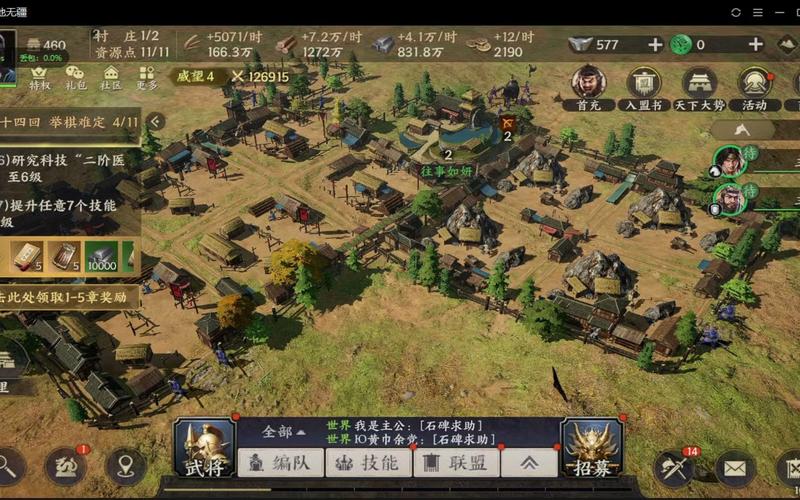Open the 活动 events icon
Viewport: 800px width, 500px height.
tap(754, 86)
